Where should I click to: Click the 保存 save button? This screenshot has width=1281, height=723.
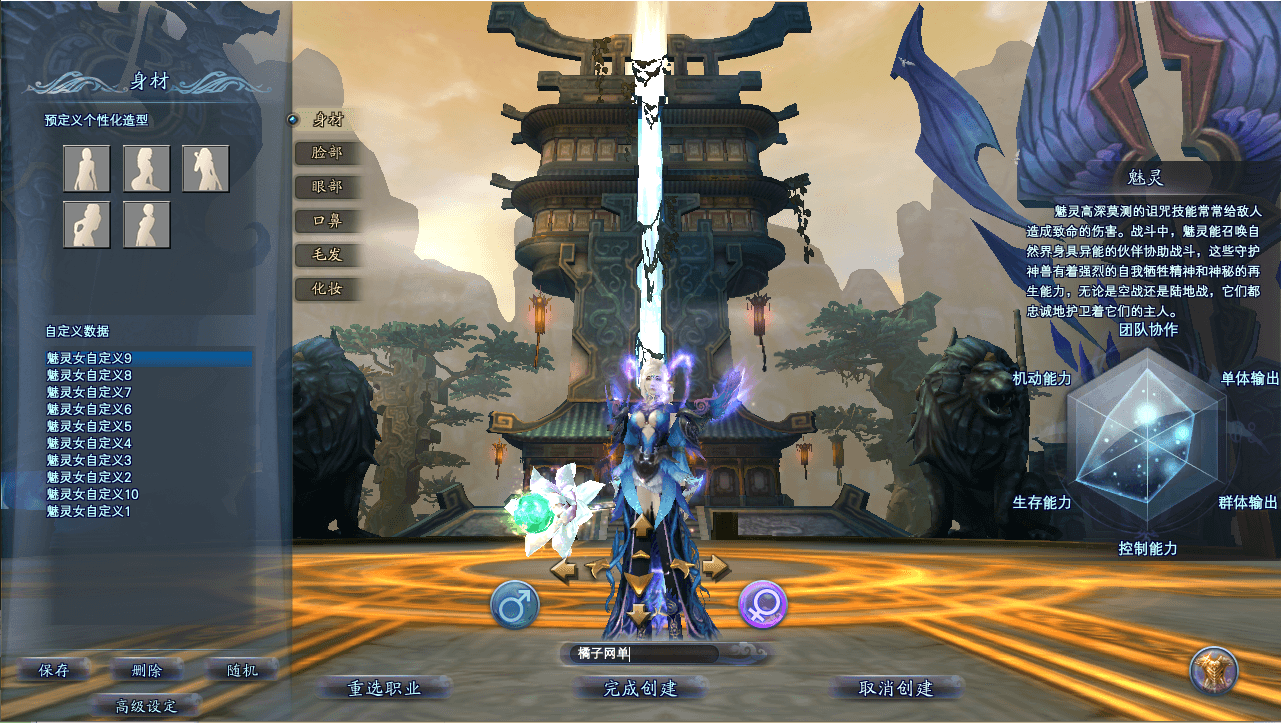(54, 670)
